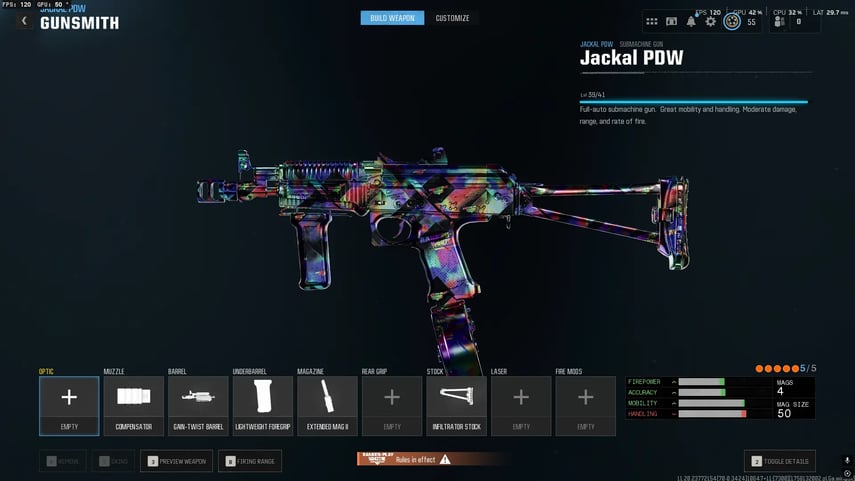Image resolution: width=855 pixels, height=481 pixels.
Task: Select the Lightweight Foregrip underbarrel slot
Action: click(x=262, y=405)
